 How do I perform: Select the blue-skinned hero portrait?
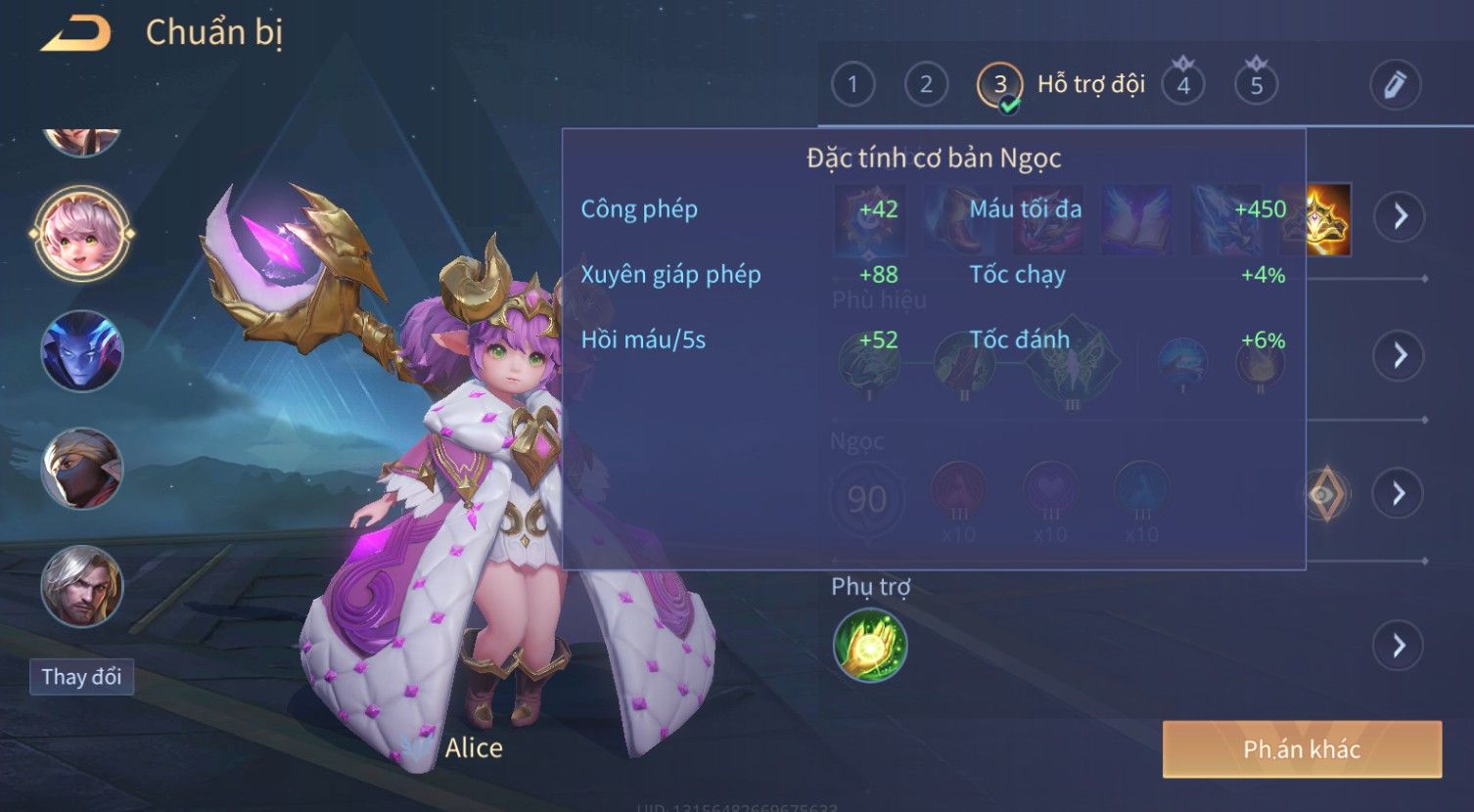pos(82,351)
